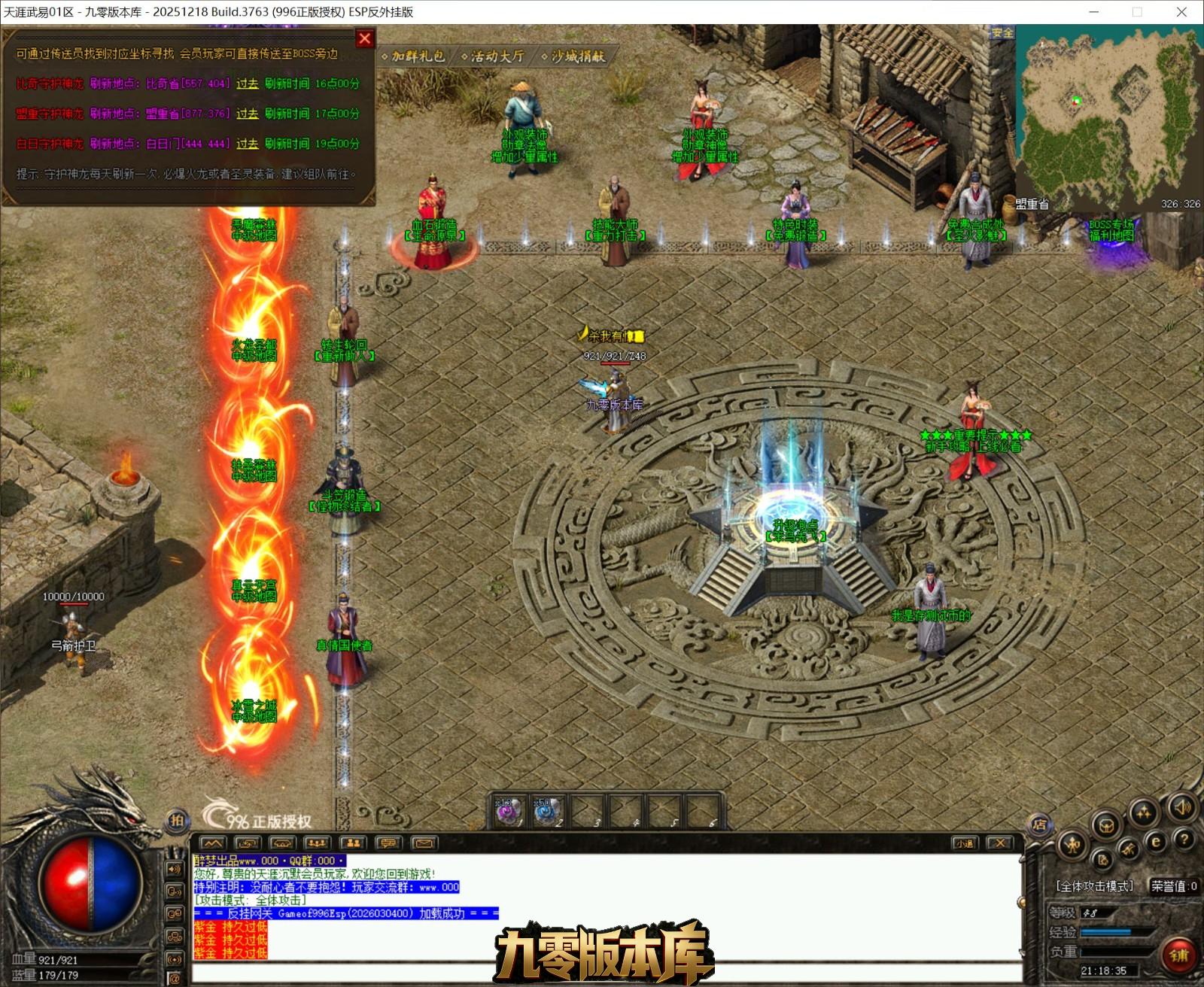Follow the 过去 link for 盟重守护神龙
Viewport: 1204px width, 987px height.
tap(247, 114)
